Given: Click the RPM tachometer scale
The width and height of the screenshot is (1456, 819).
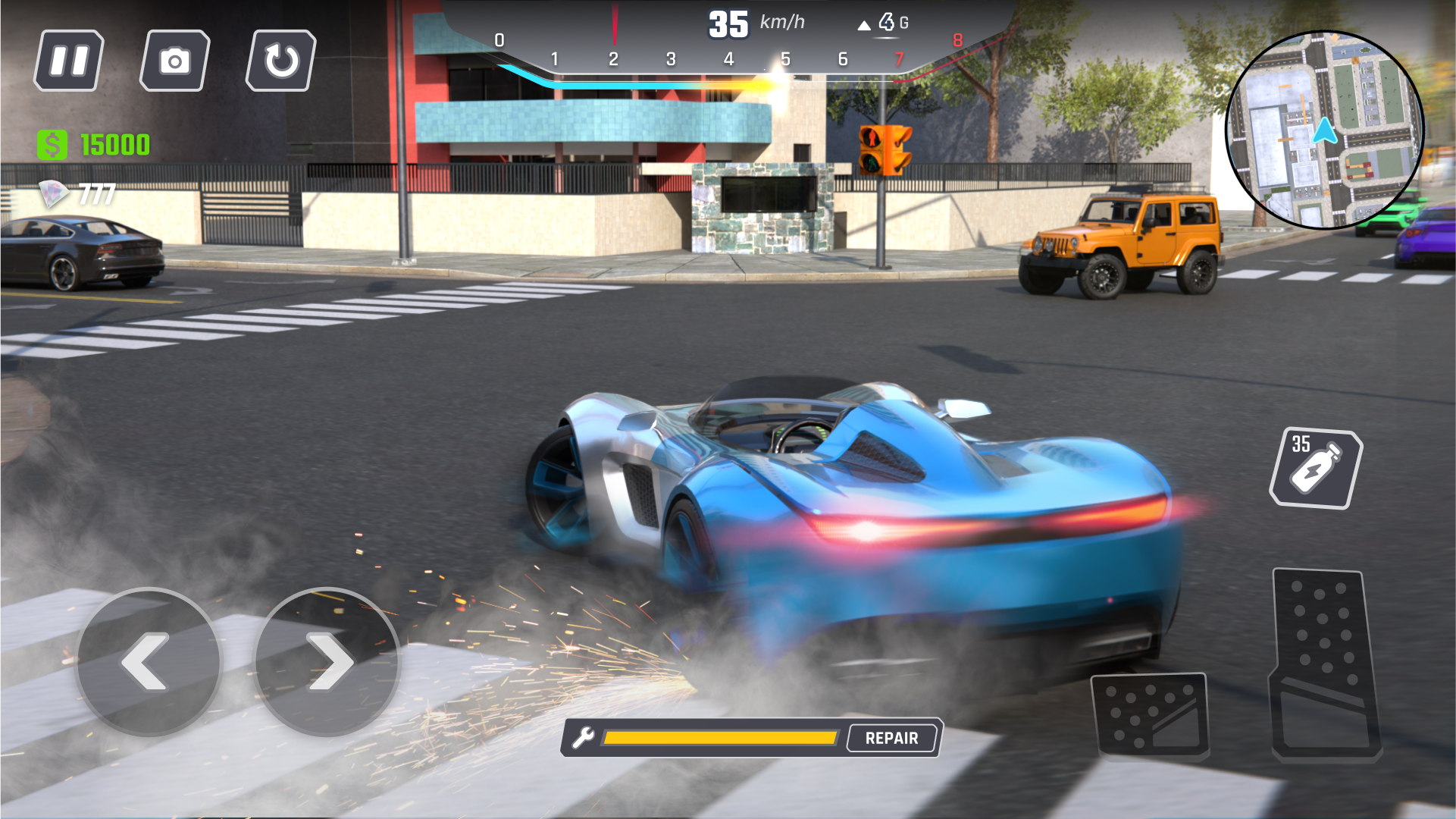Looking at the screenshot, I should click(728, 56).
